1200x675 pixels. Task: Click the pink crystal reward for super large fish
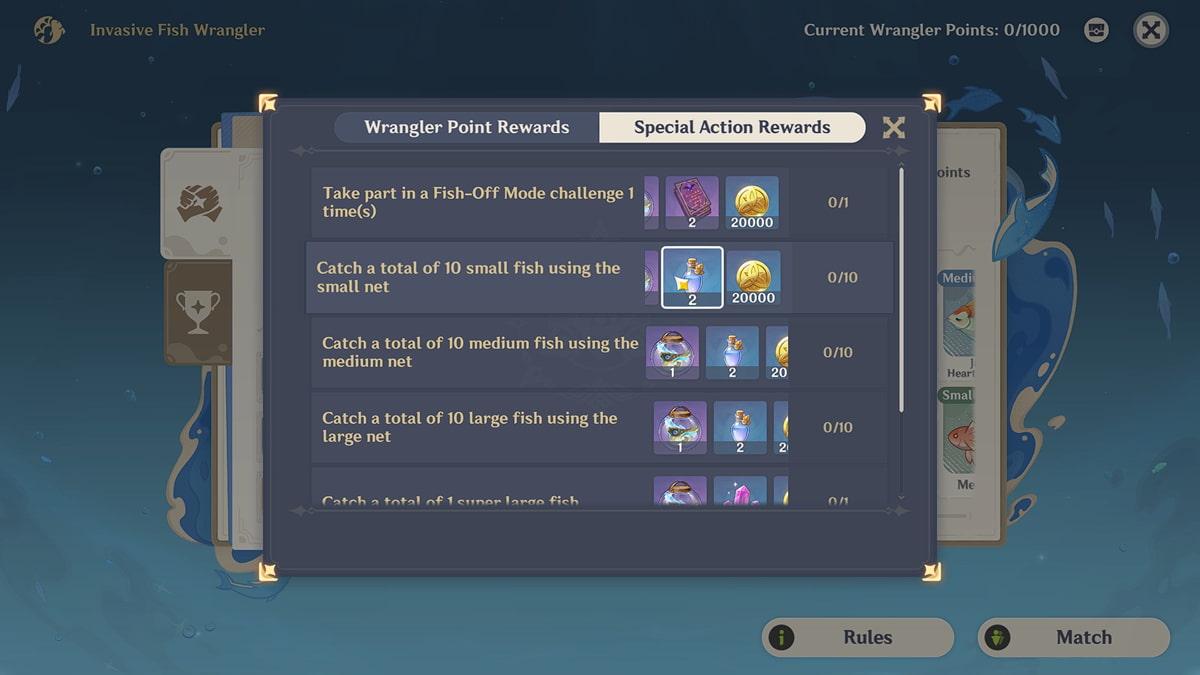pos(740,490)
